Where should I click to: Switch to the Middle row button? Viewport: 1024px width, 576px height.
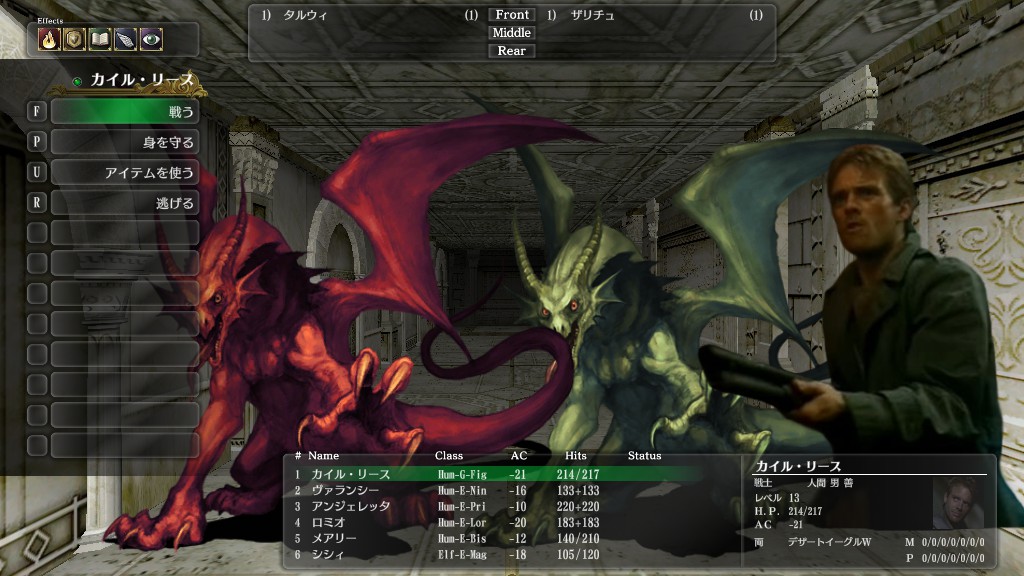(511, 33)
